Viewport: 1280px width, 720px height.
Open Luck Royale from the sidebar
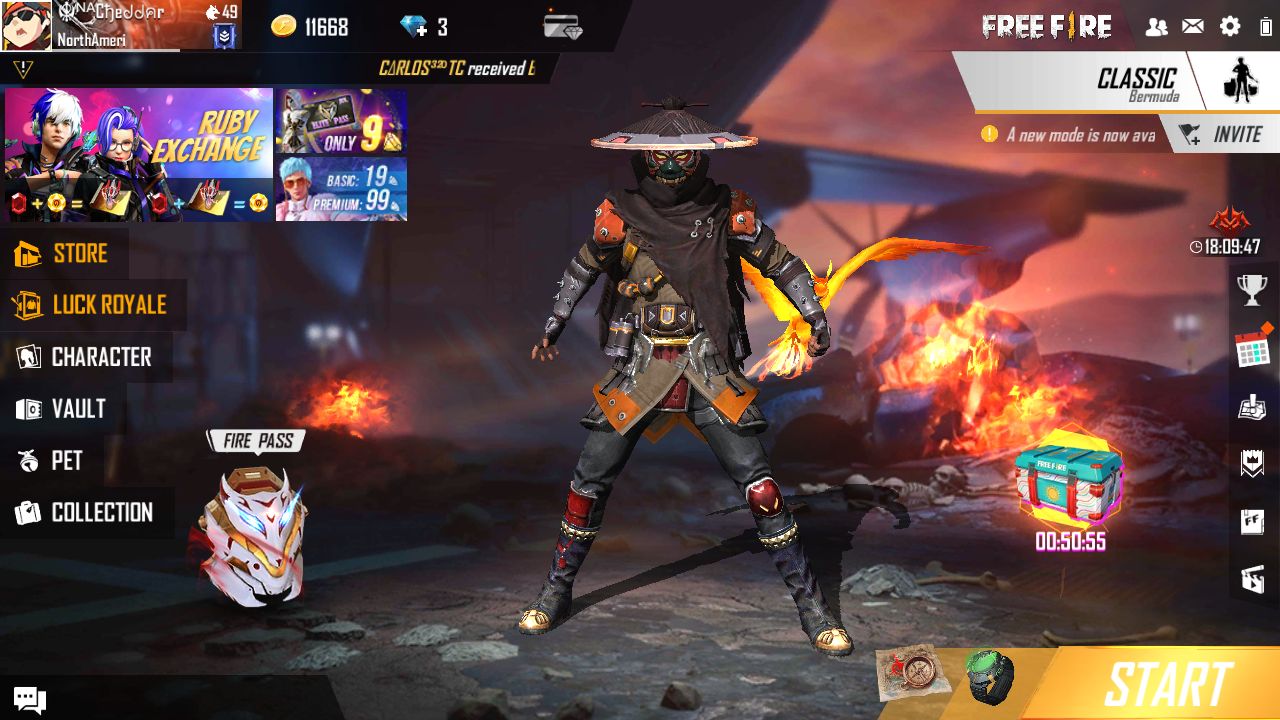95,305
